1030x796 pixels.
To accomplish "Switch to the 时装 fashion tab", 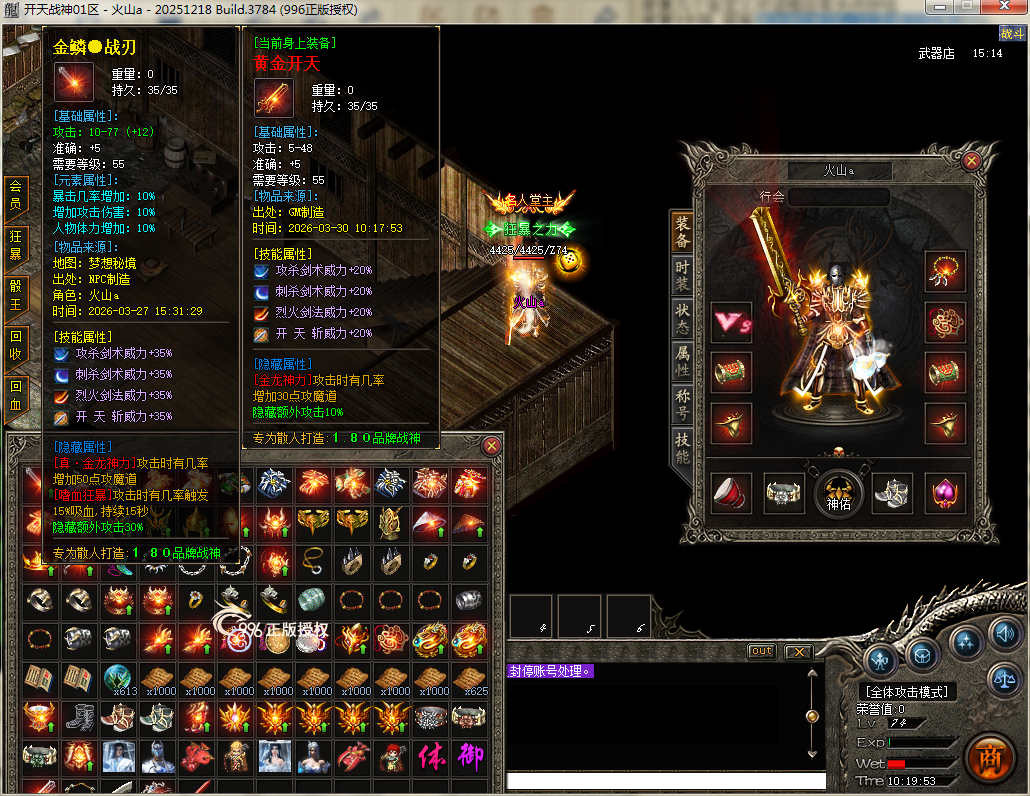I will (682, 274).
